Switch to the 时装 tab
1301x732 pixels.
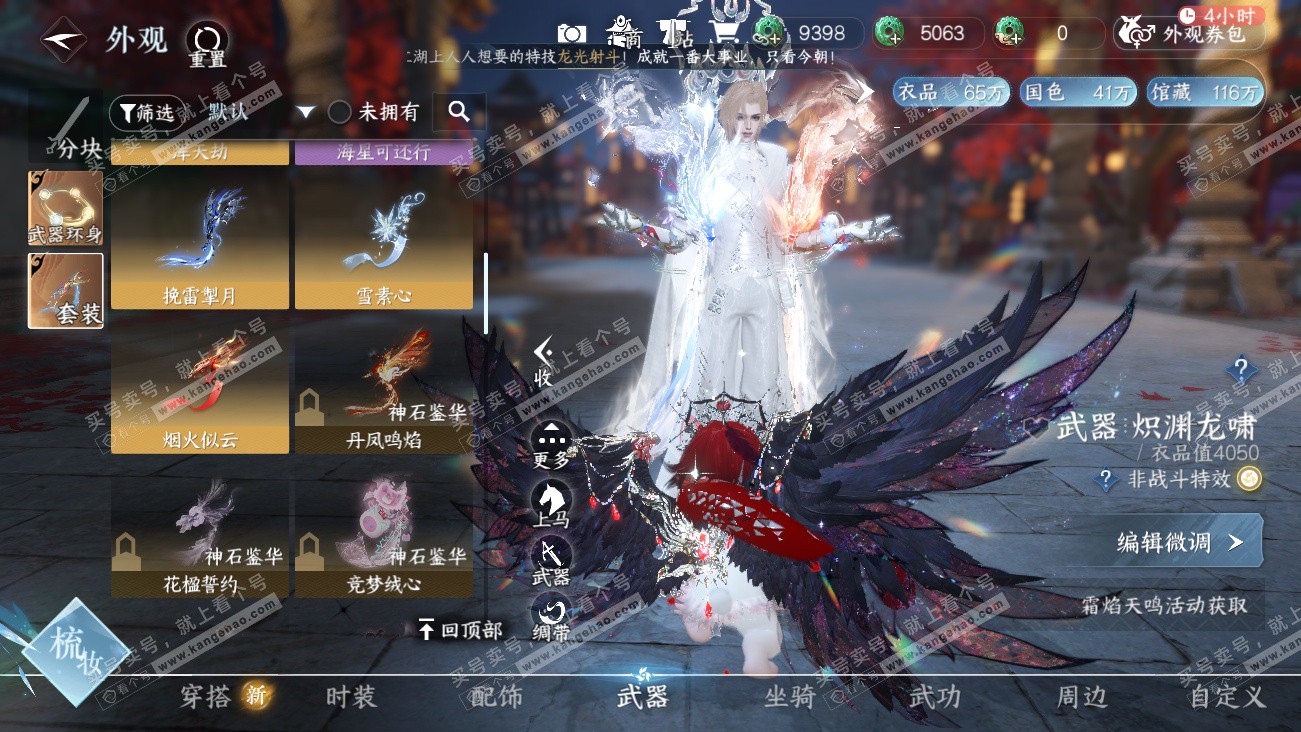click(x=351, y=696)
